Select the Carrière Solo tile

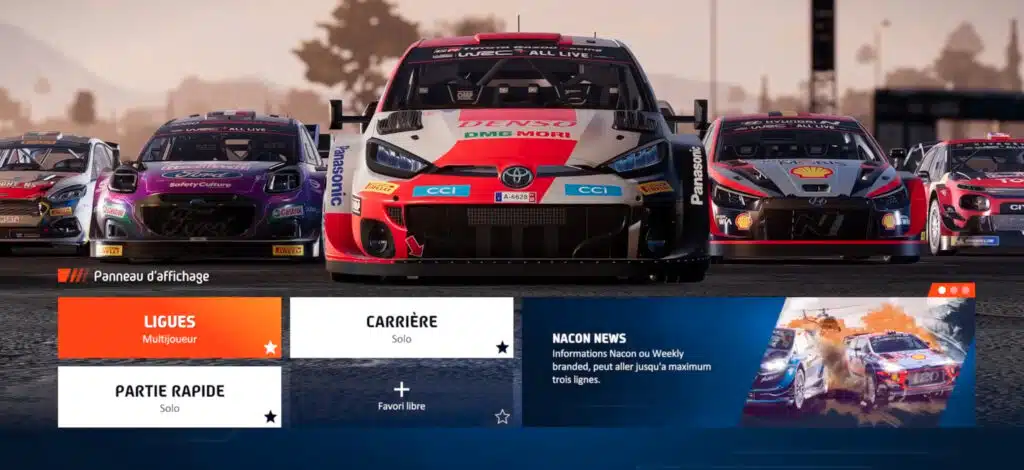pos(401,327)
